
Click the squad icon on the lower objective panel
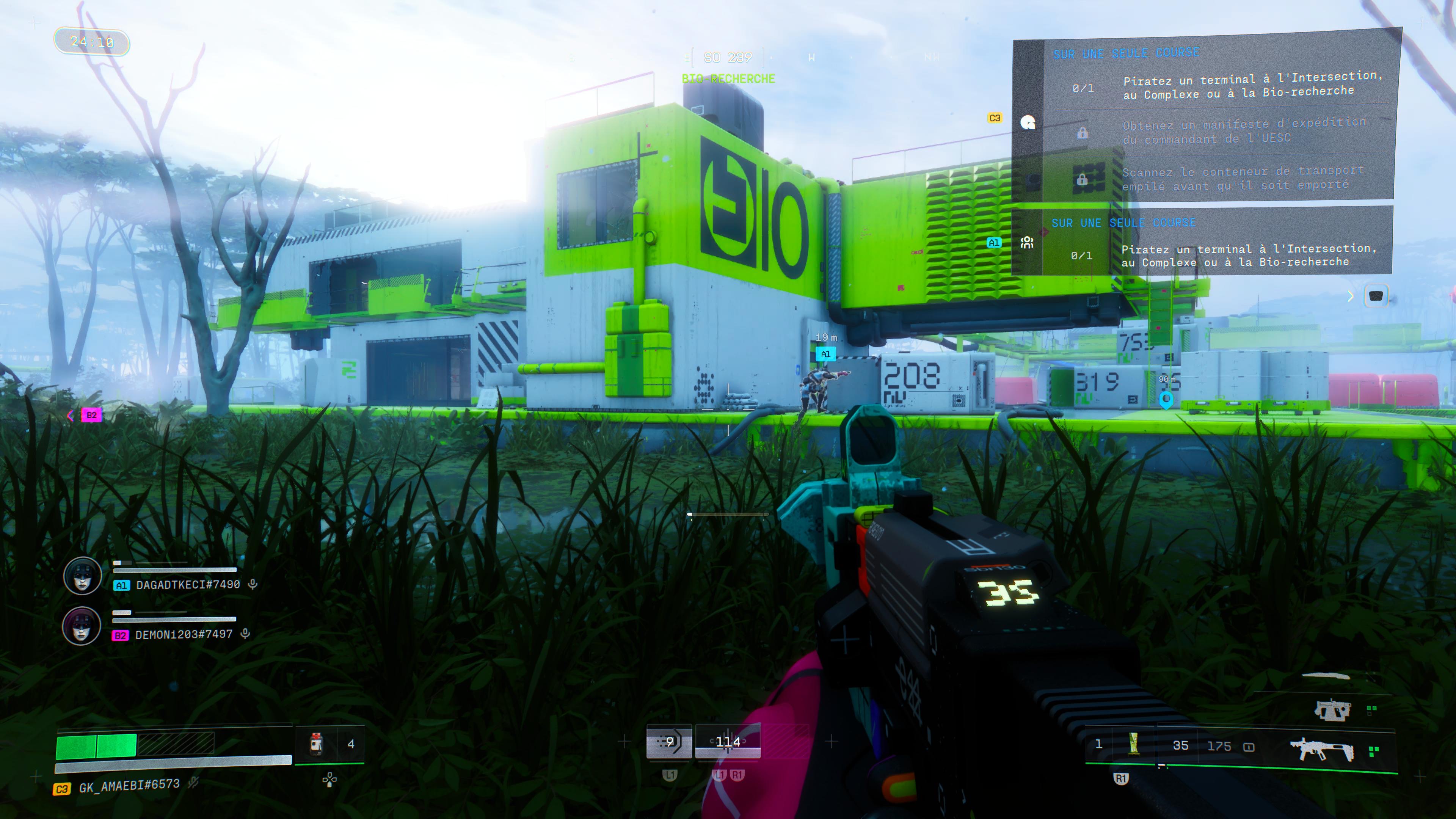1027,243
